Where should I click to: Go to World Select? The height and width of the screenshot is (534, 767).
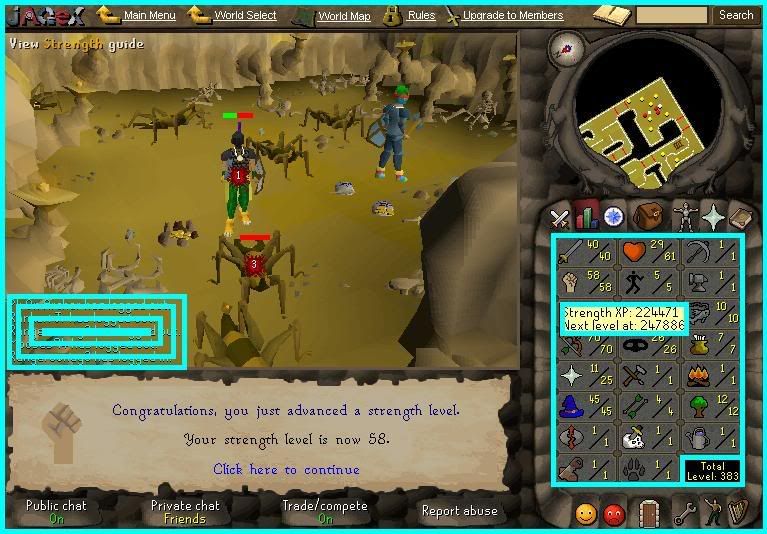[x=245, y=15]
